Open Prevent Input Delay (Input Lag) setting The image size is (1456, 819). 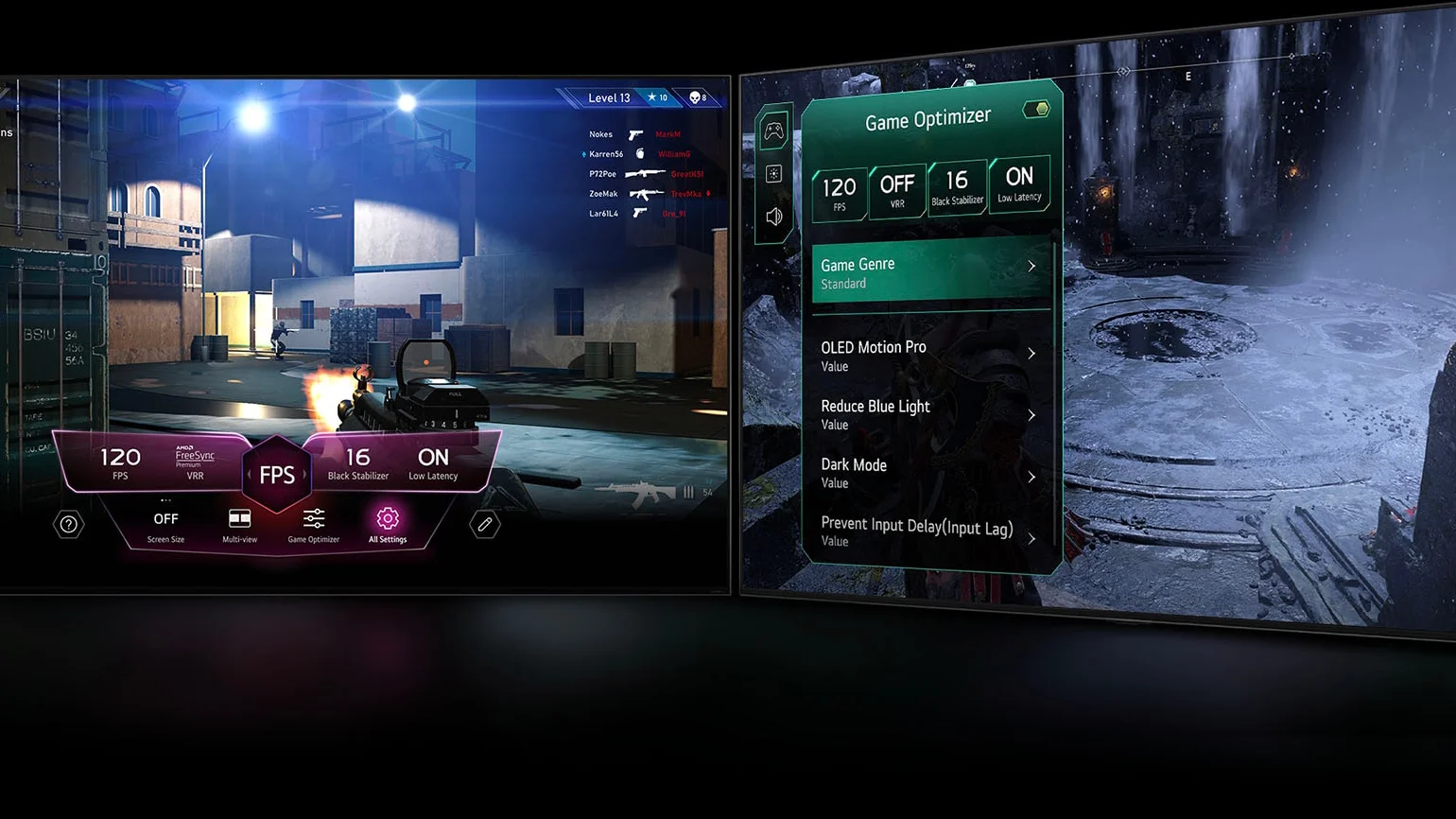[929, 531]
